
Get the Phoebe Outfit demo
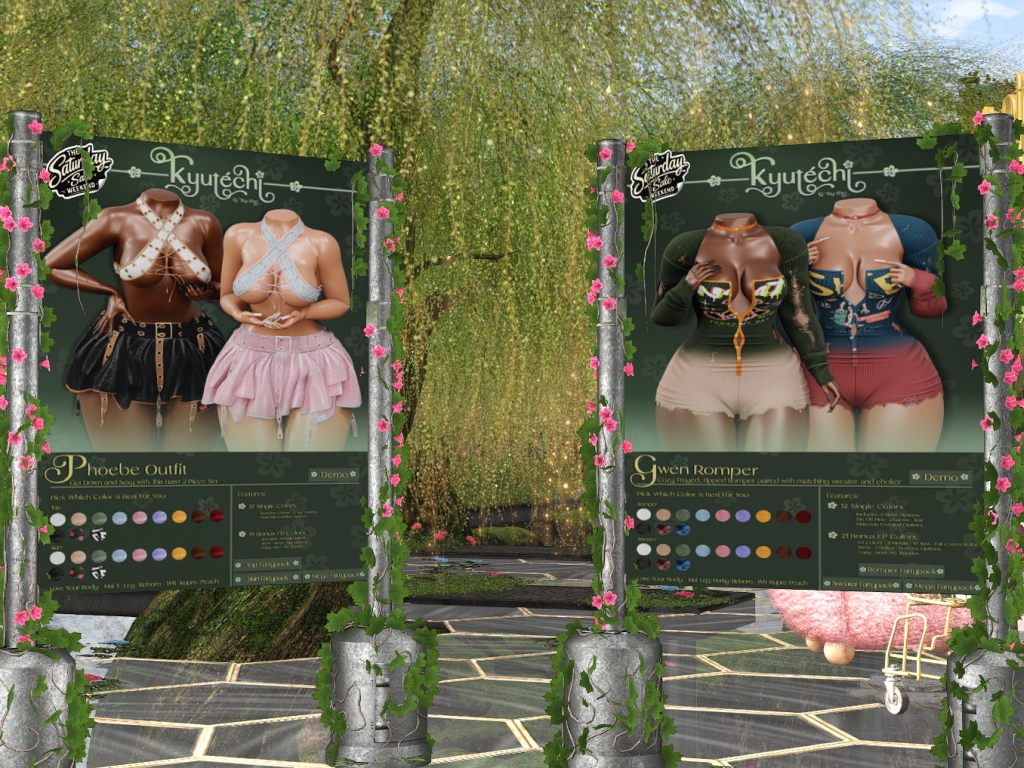point(332,475)
